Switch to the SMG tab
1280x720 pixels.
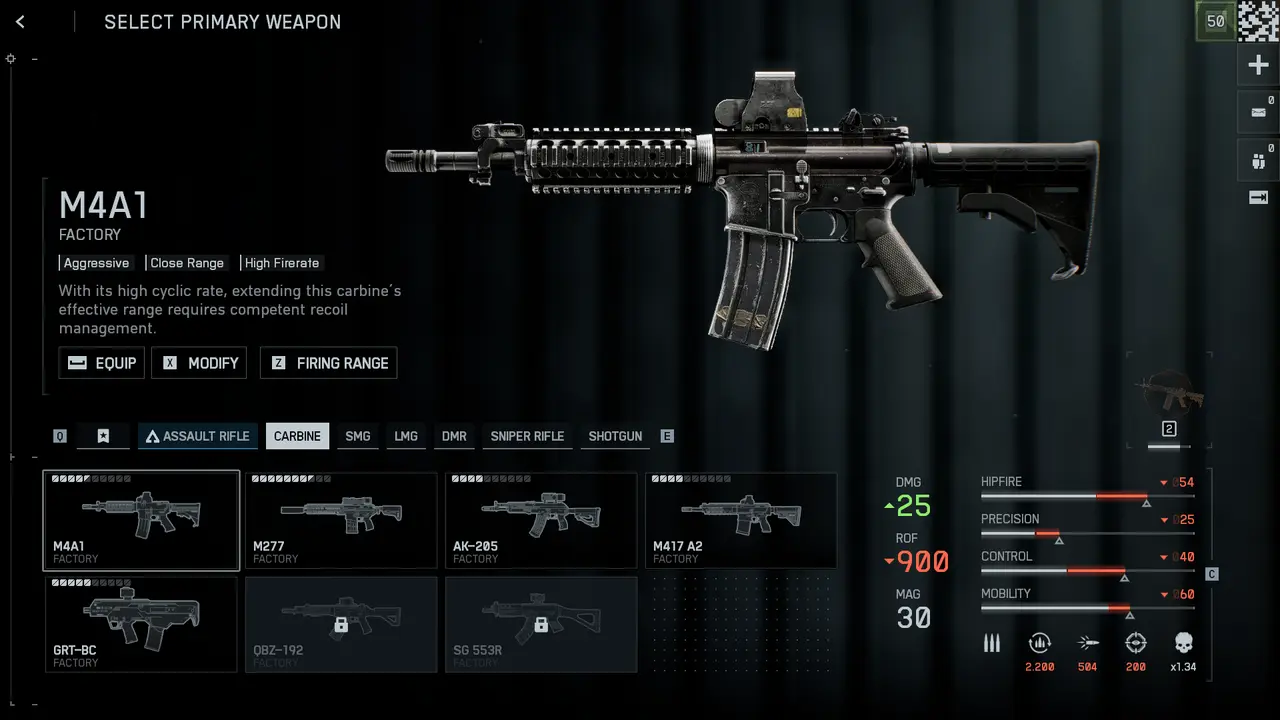[x=357, y=436]
